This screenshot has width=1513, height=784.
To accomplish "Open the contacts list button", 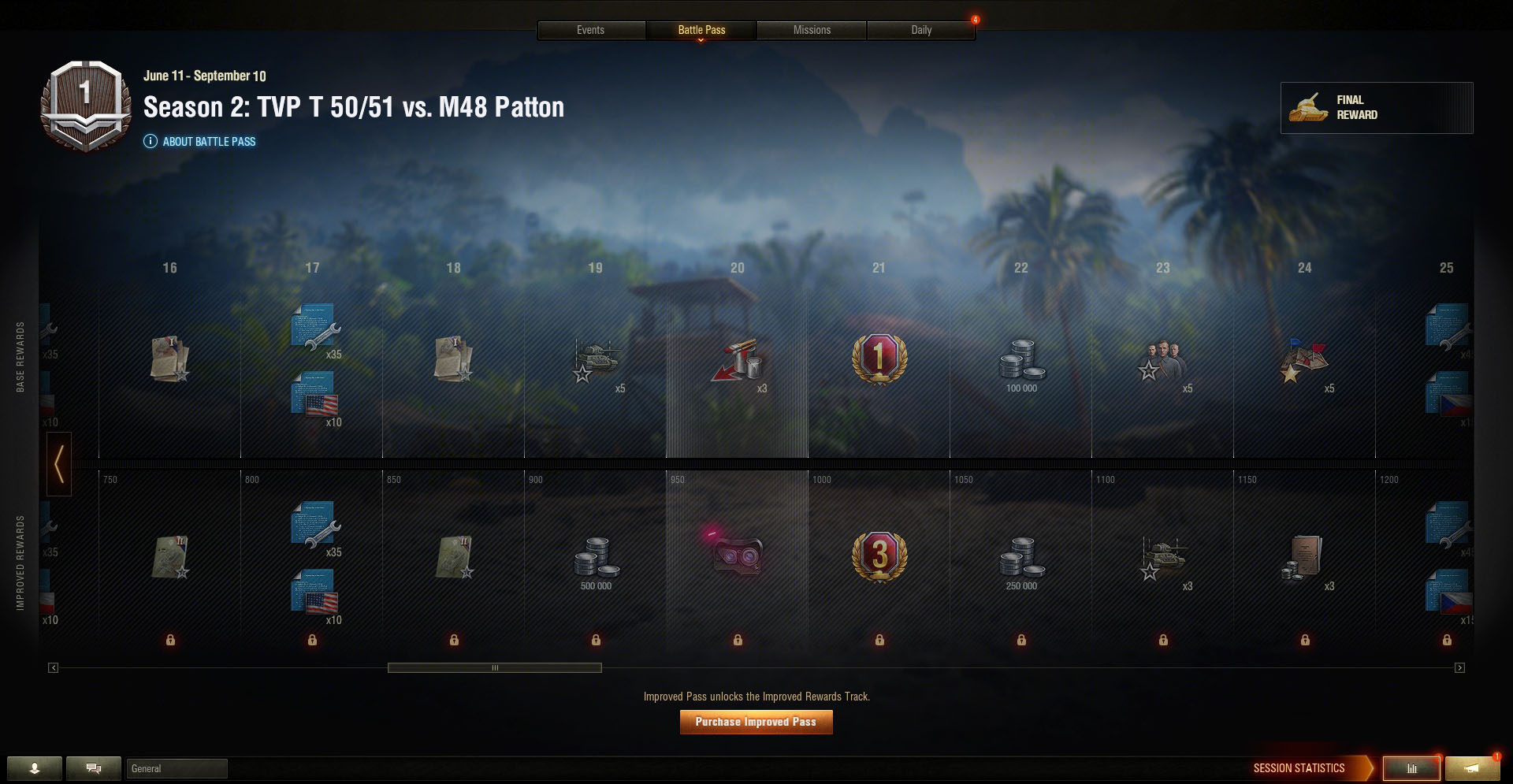I will click(x=35, y=768).
